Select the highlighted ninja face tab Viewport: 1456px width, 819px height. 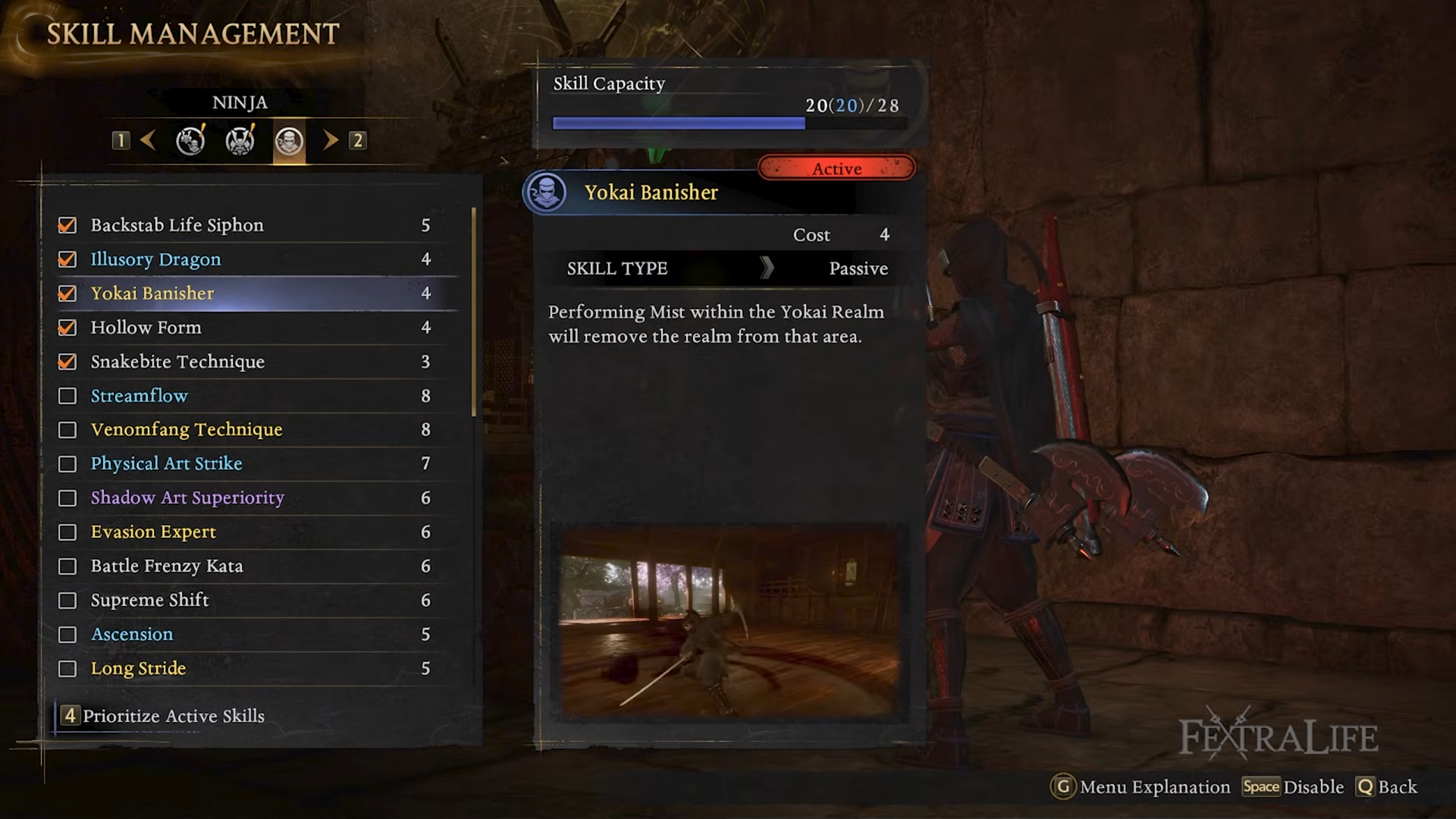289,141
